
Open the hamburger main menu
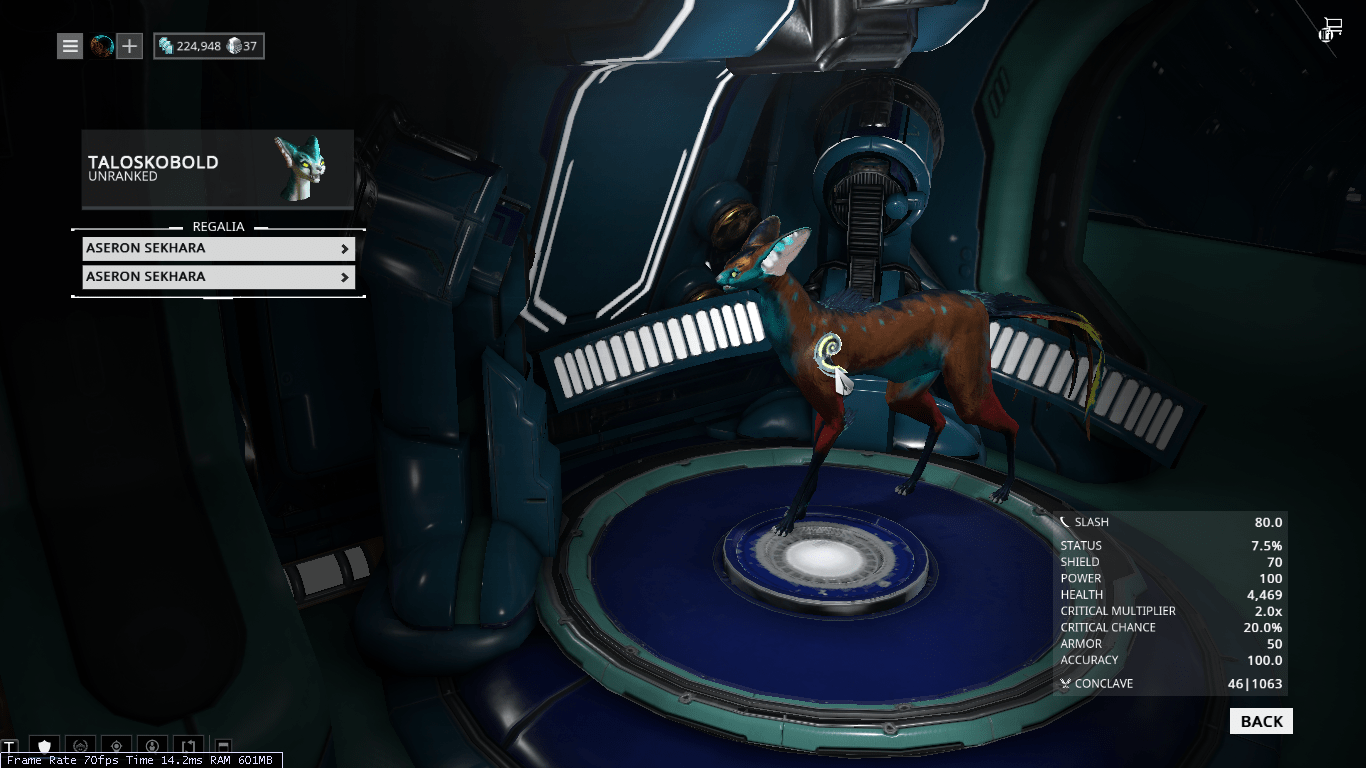click(69, 46)
